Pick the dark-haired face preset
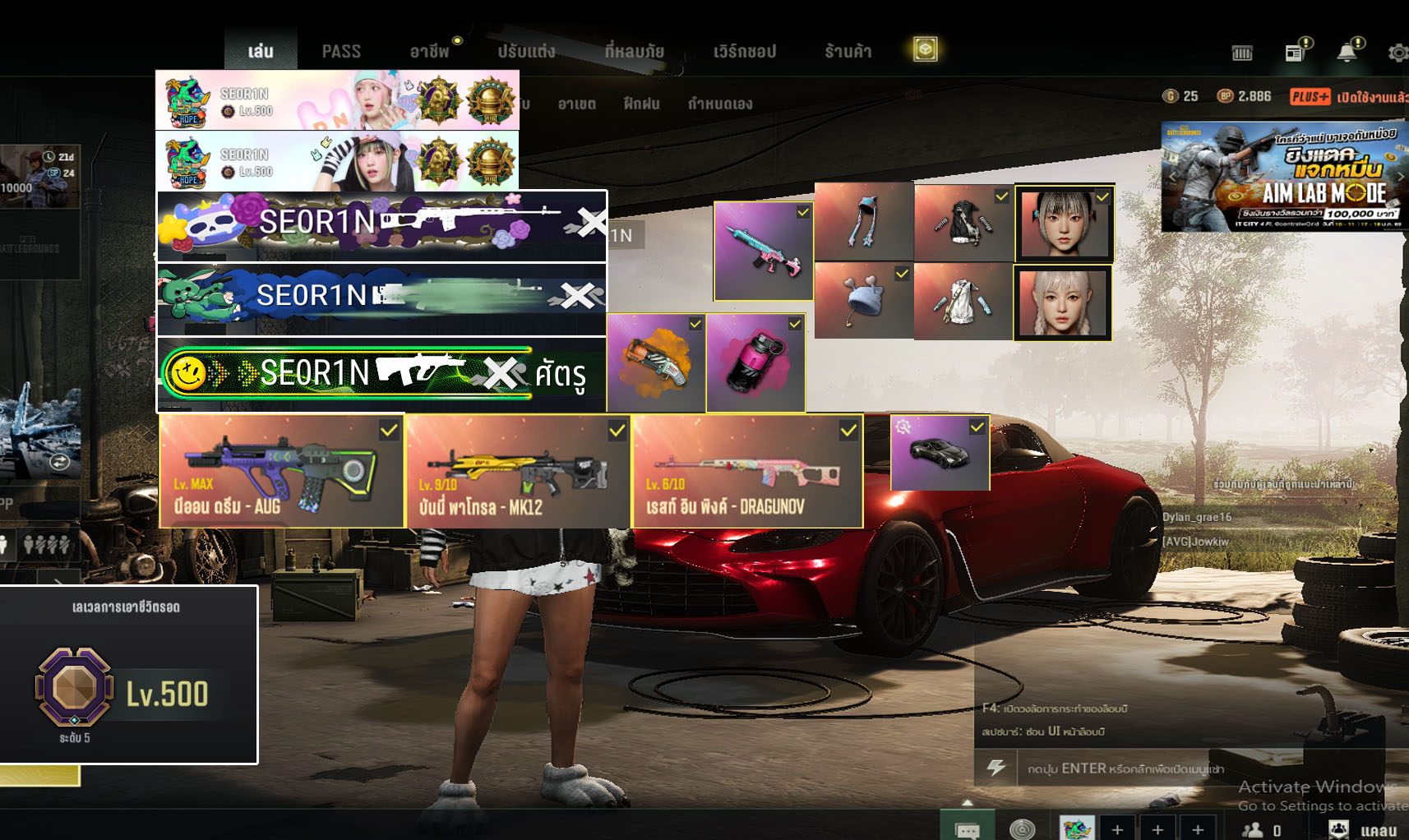This screenshot has height=840, width=1409. [x=1064, y=223]
